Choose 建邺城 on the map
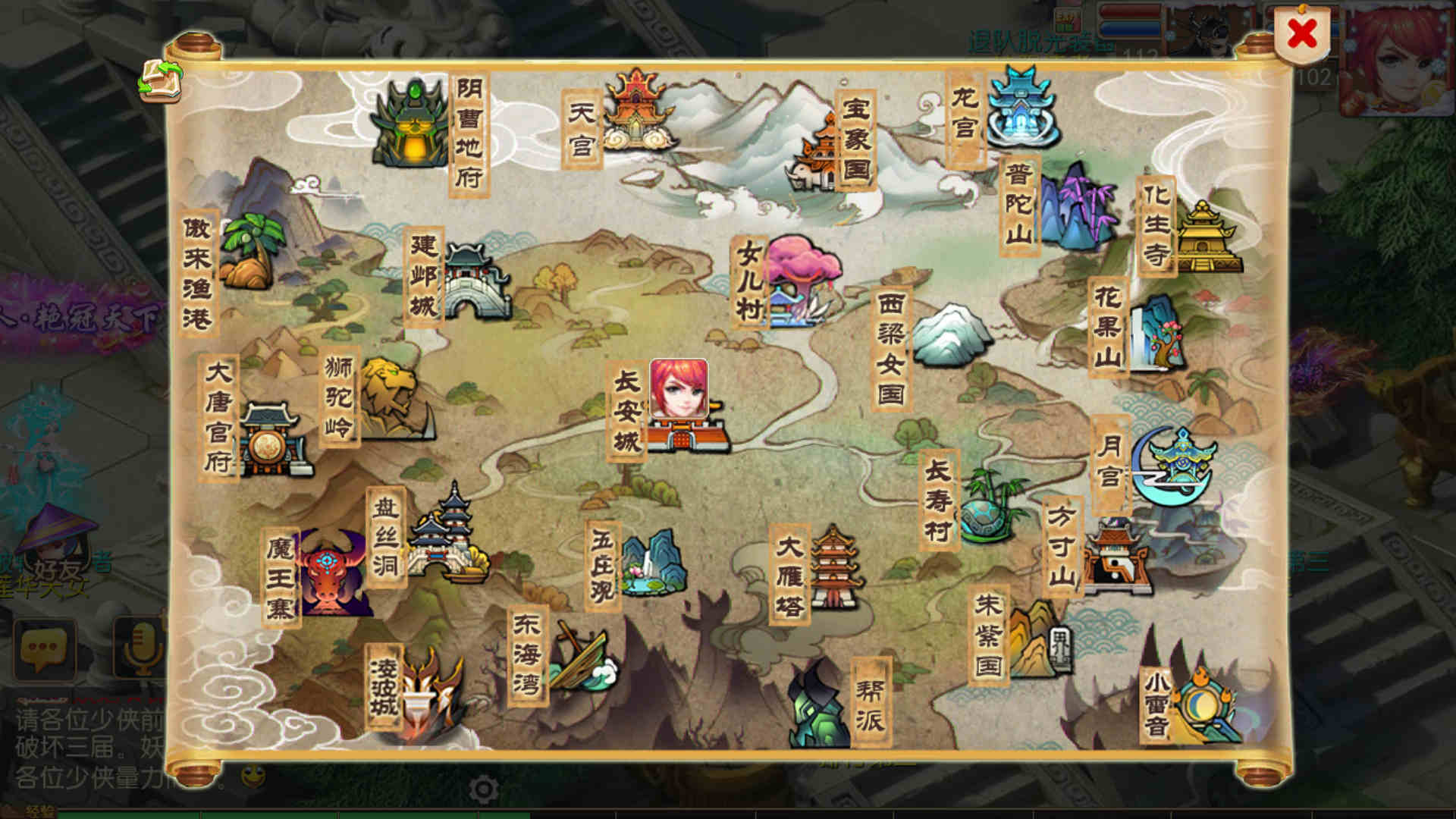Screen dimensions: 1456x819 pos(475,281)
